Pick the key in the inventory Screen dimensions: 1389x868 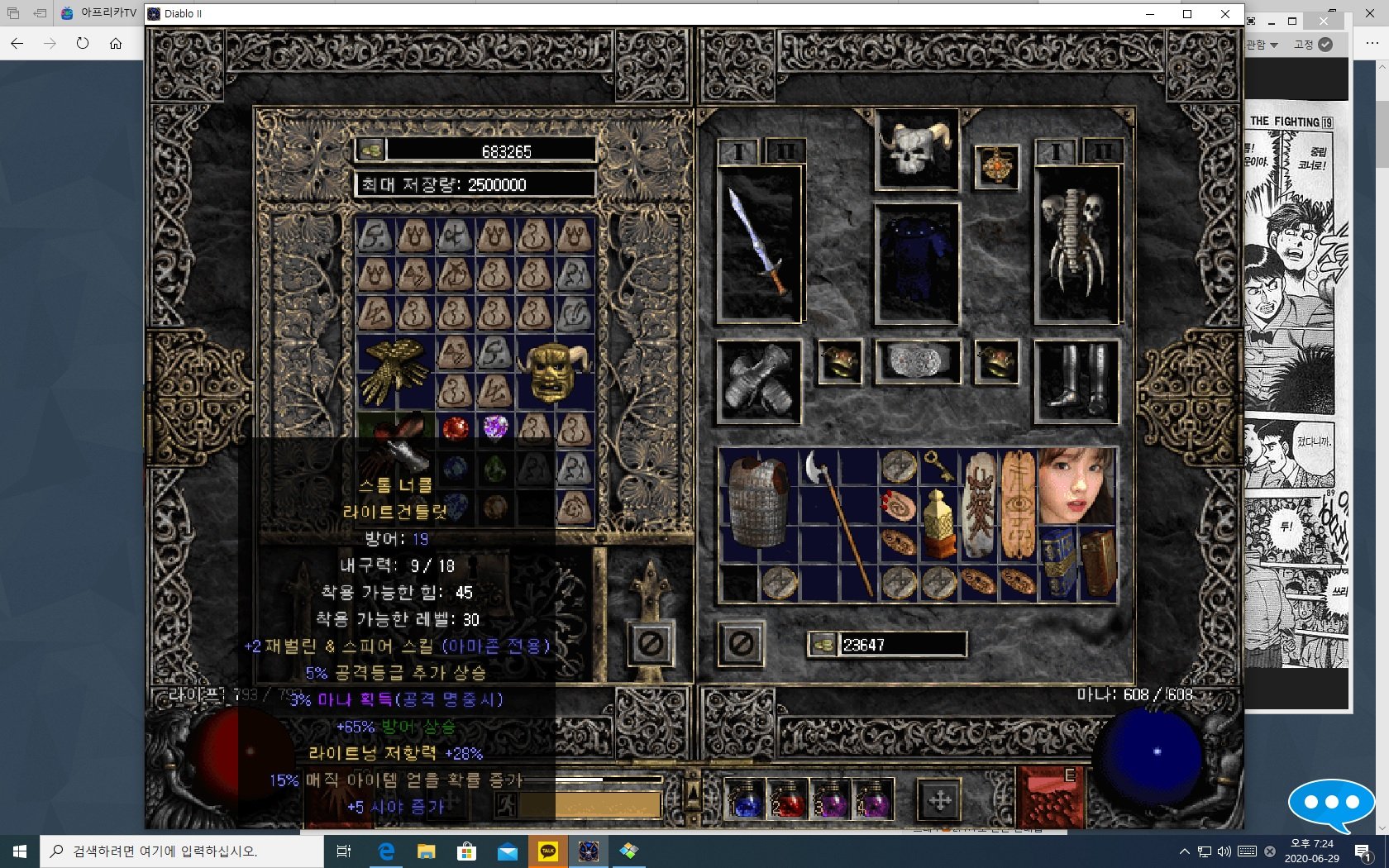938,465
